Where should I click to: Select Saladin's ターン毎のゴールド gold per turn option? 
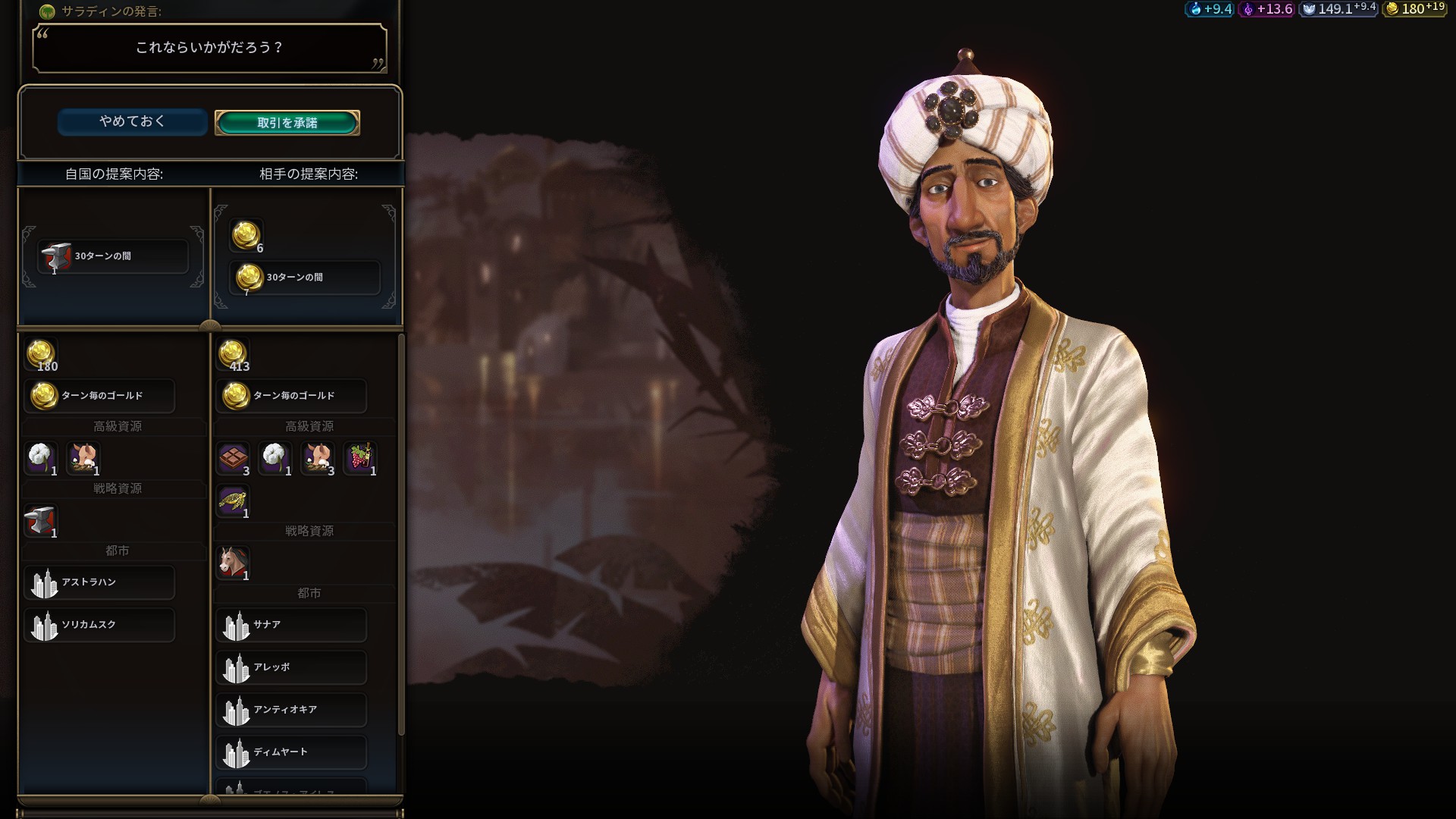coord(291,396)
